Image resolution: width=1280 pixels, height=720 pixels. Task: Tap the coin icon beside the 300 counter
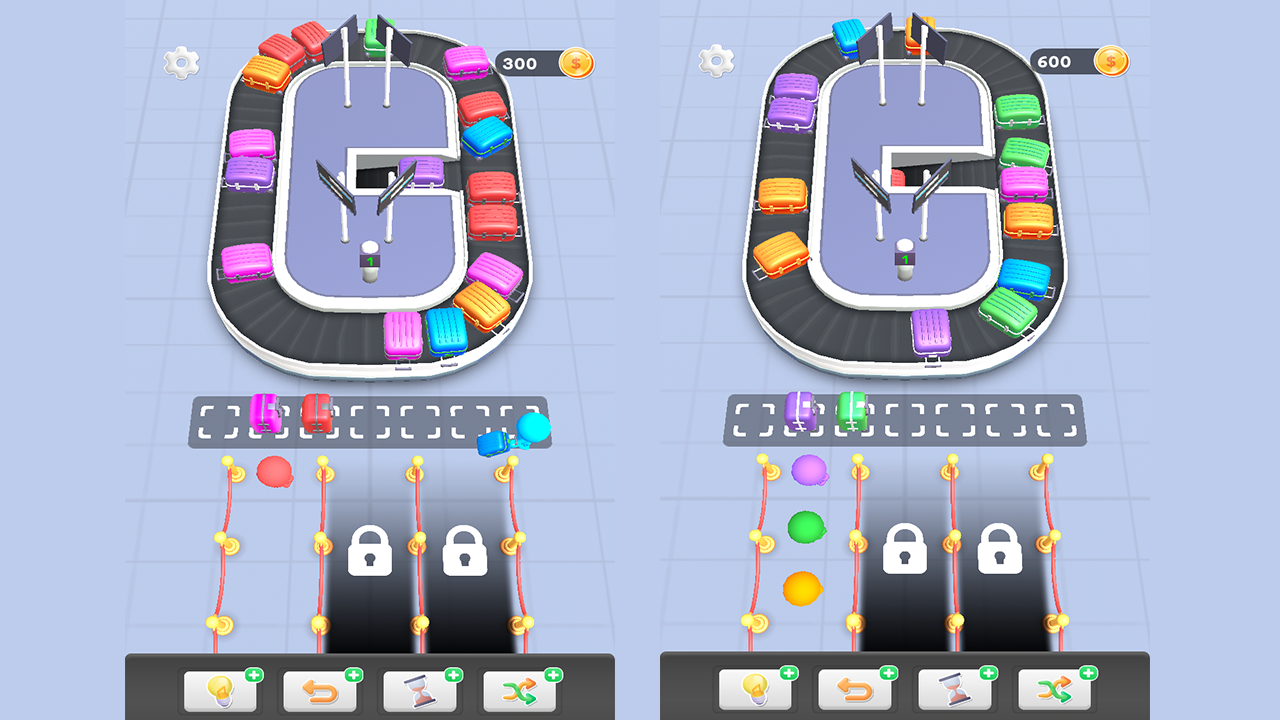[x=575, y=61]
